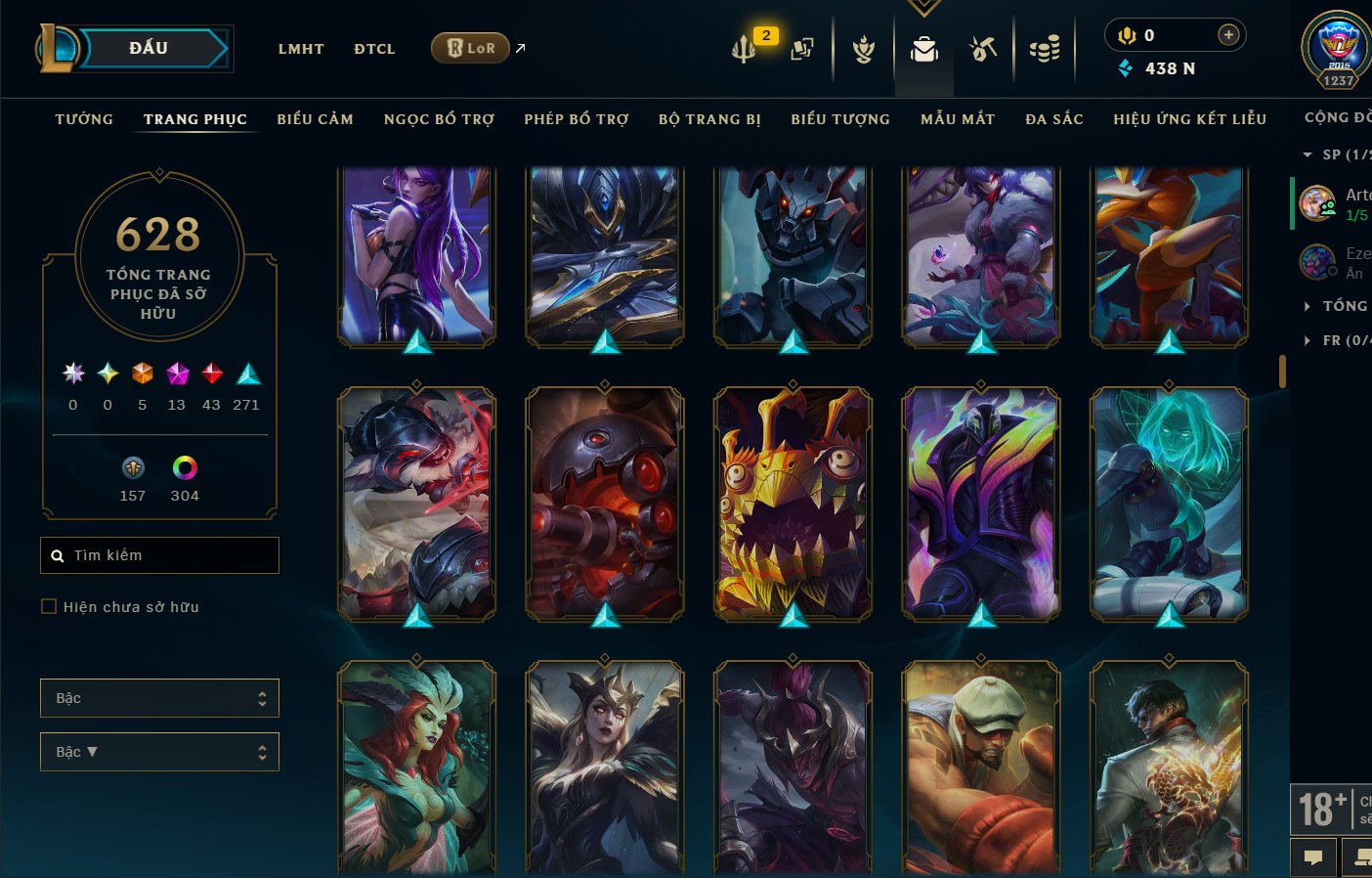
Task: Toggle the Hiện chưa sở hữu checkbox
Action: [49, 607]
